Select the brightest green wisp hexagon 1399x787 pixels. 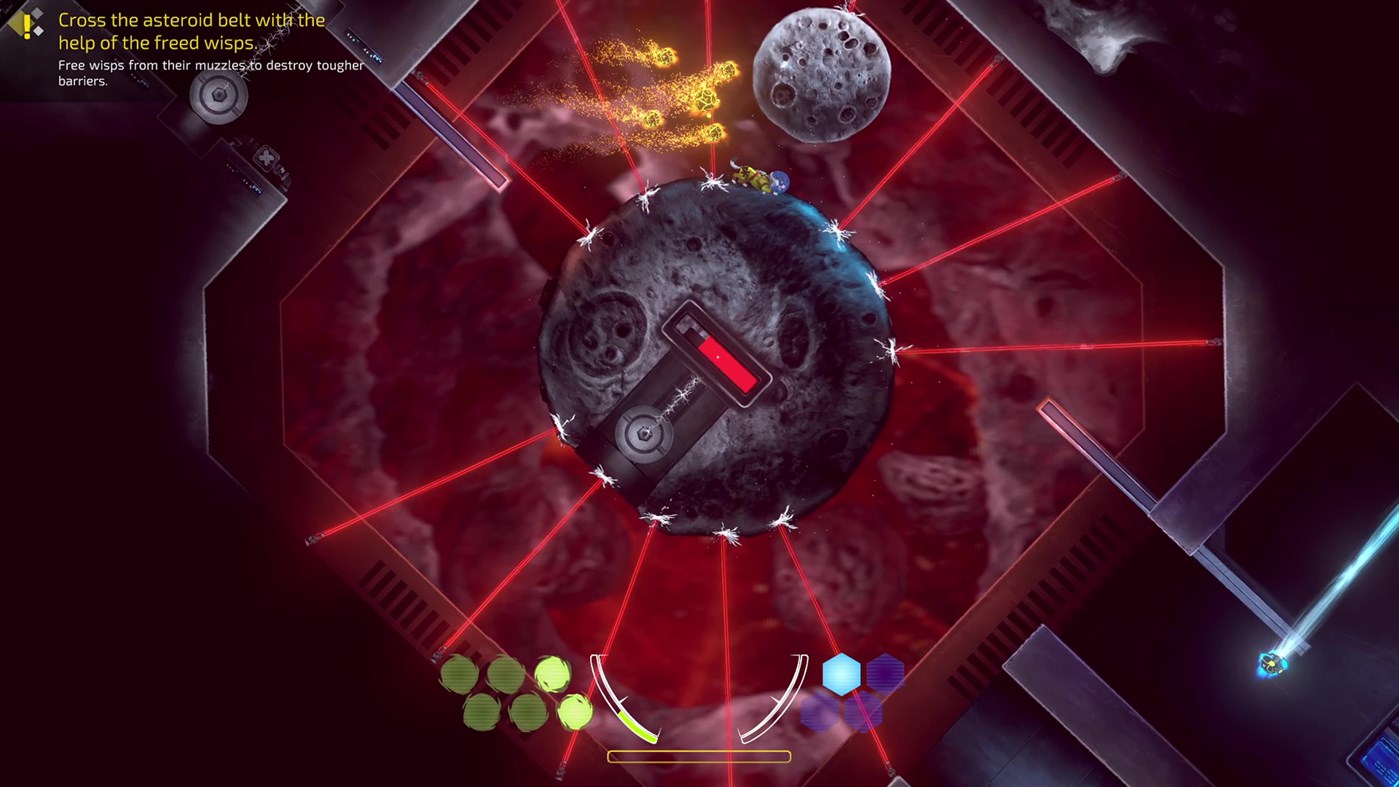tap(554, 674)
